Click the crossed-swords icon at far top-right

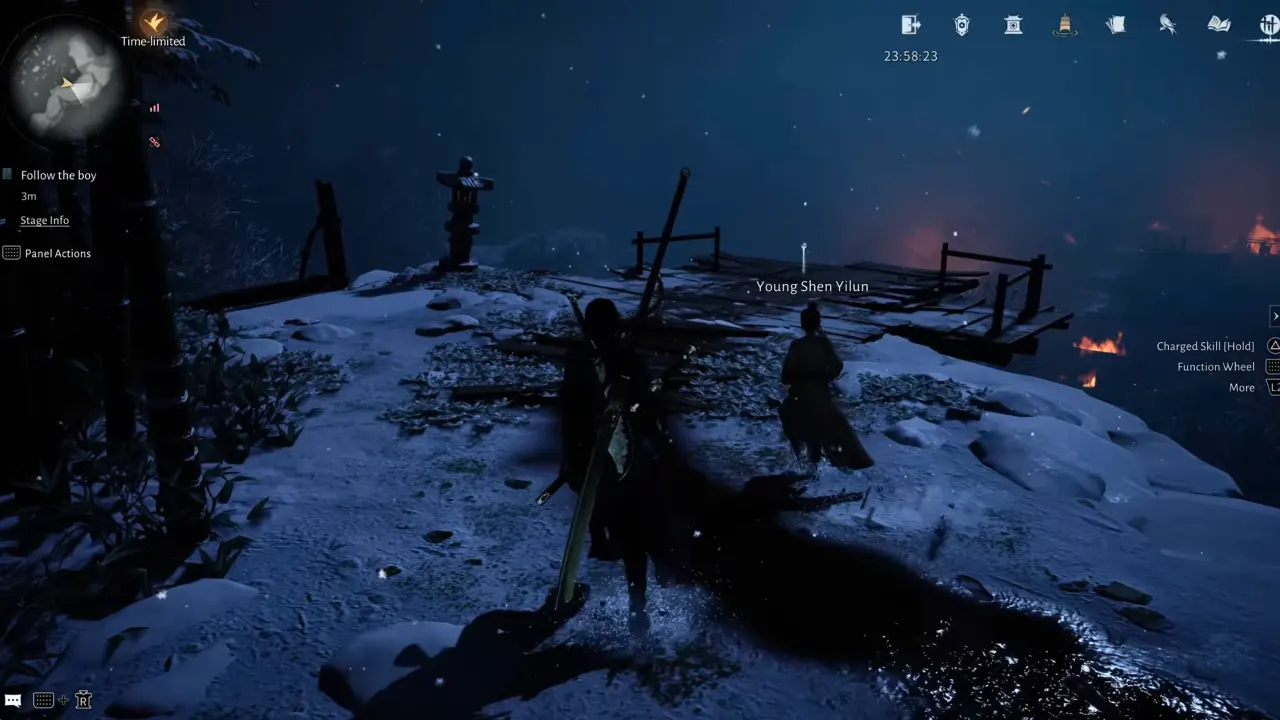1272,25
